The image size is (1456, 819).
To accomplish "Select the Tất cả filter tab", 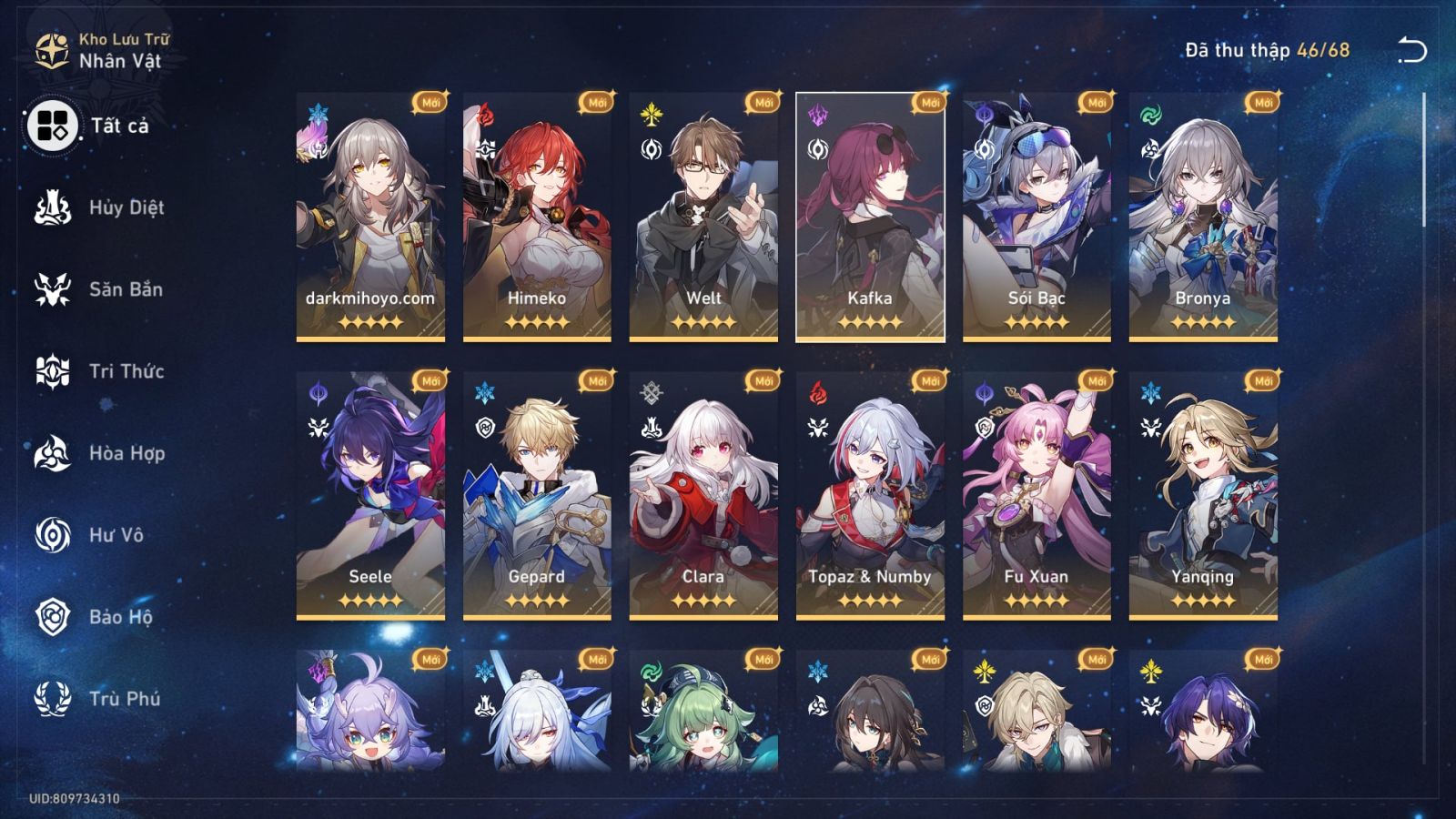I will [91, 126].
